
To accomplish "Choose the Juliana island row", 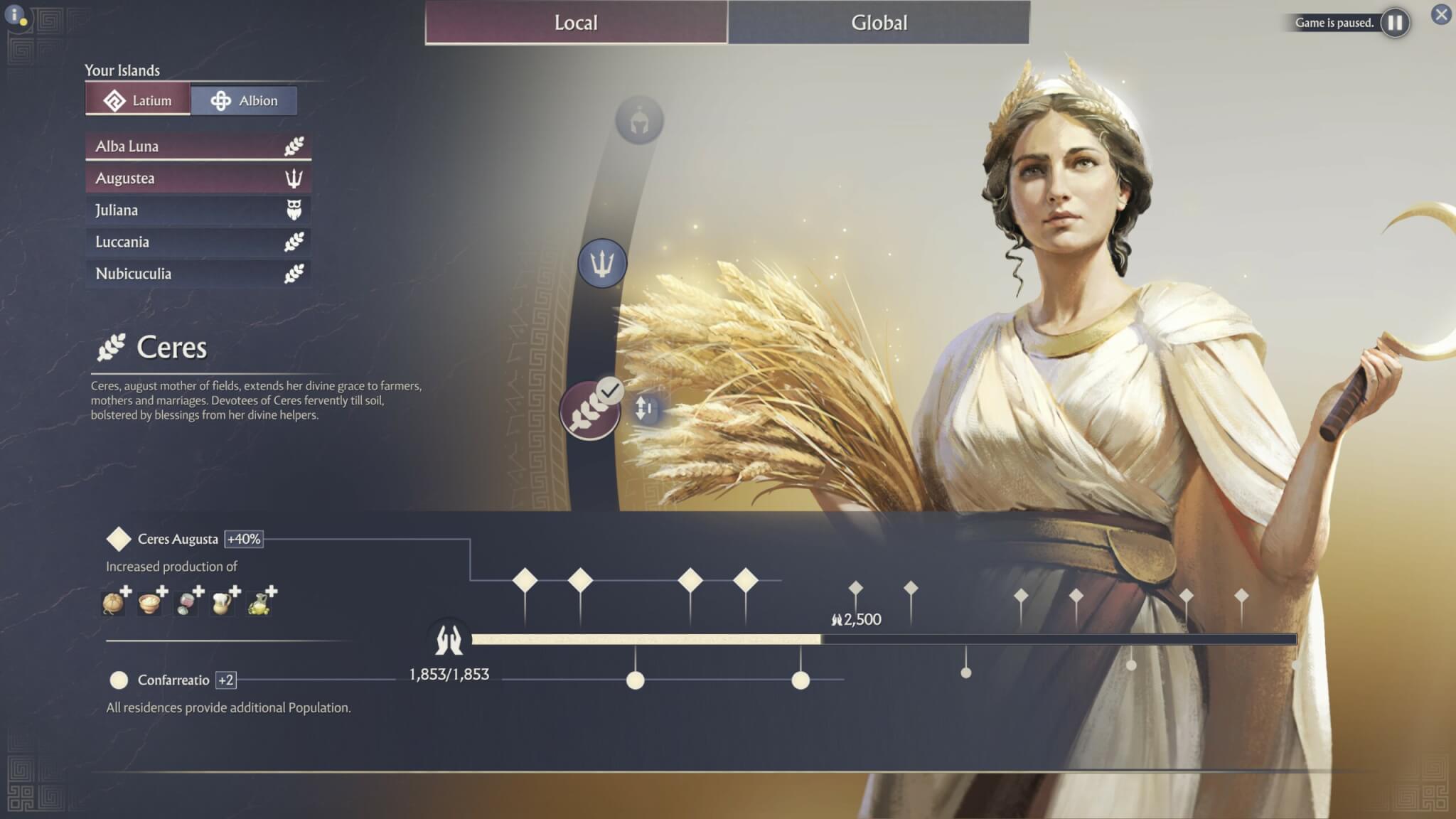I will [x=198, y=210].
